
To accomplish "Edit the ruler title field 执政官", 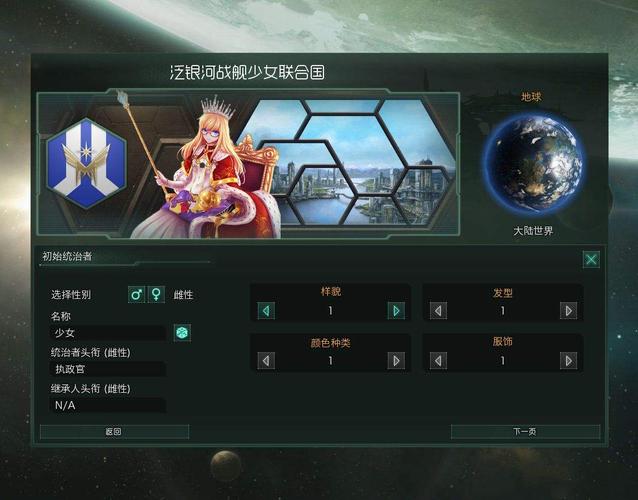I will point(108,369).
